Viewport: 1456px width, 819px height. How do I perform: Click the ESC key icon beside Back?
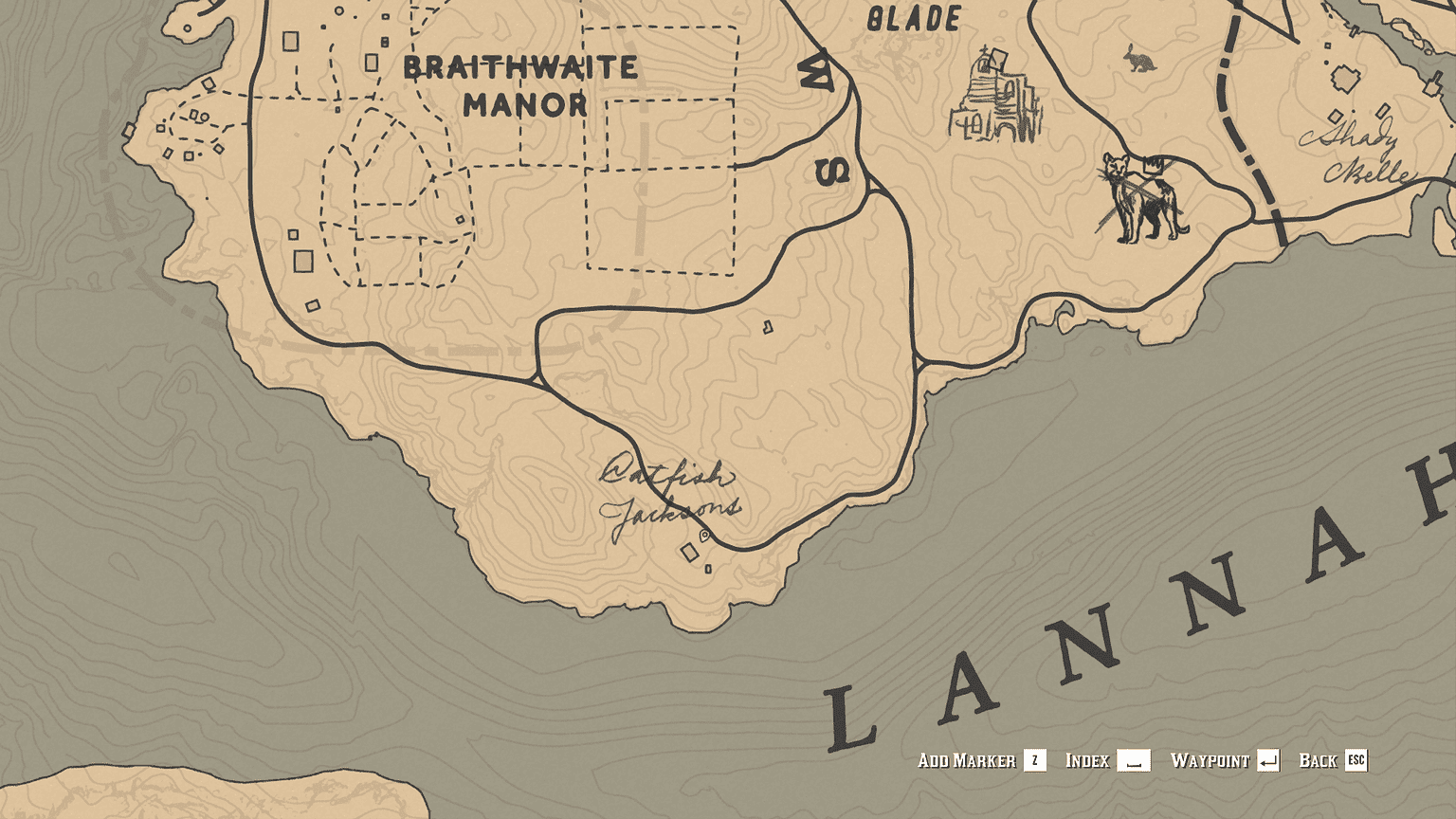click(x=1356, y=760)
